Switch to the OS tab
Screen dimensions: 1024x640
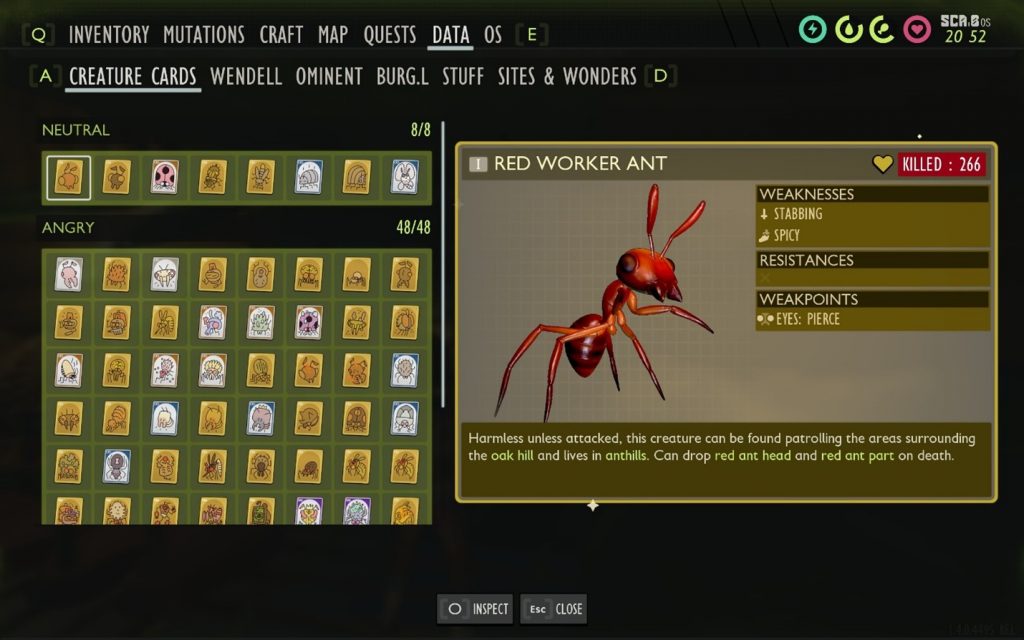493,35
